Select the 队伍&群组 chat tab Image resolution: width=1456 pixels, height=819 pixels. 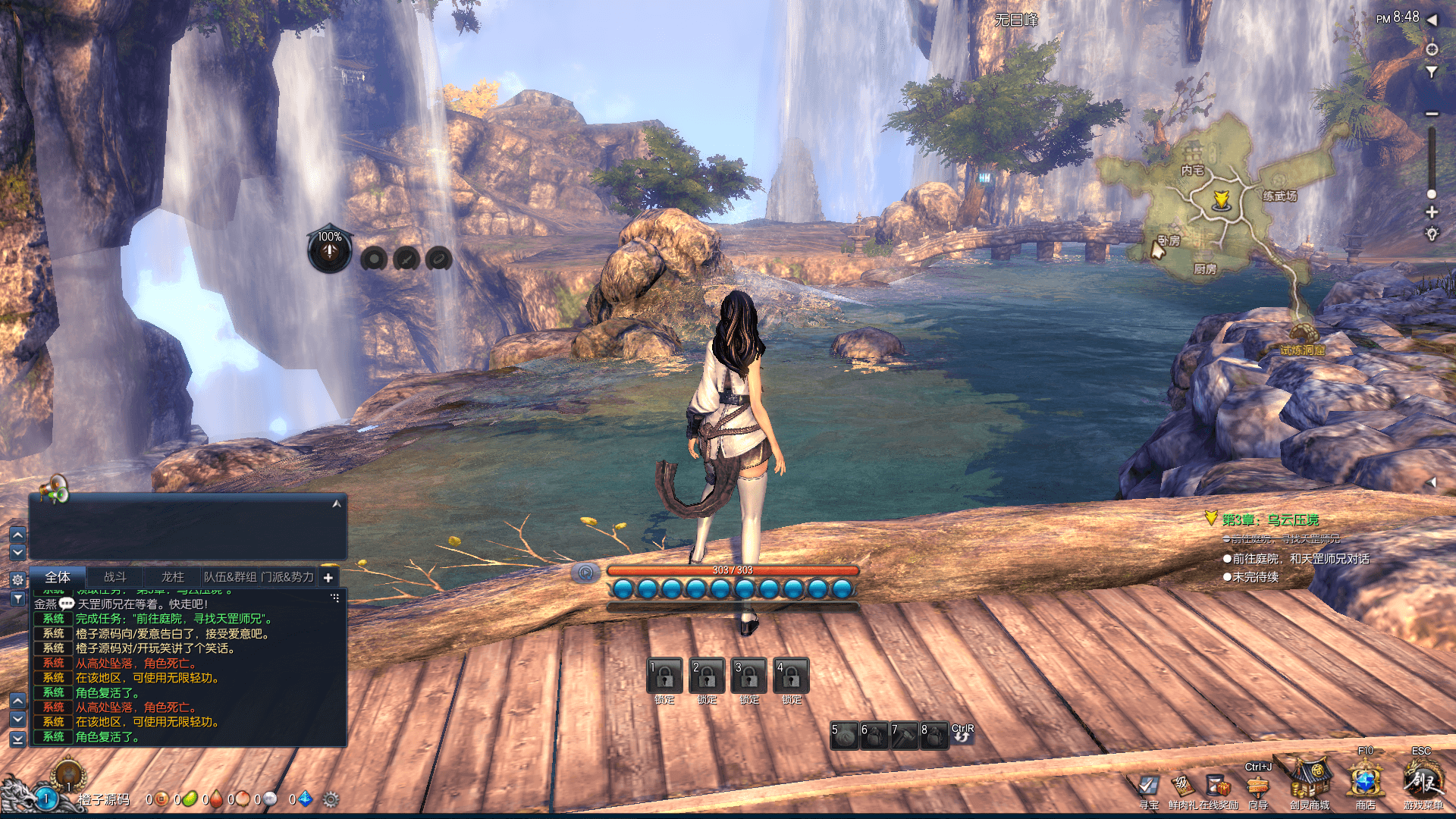tap(230, 577)
